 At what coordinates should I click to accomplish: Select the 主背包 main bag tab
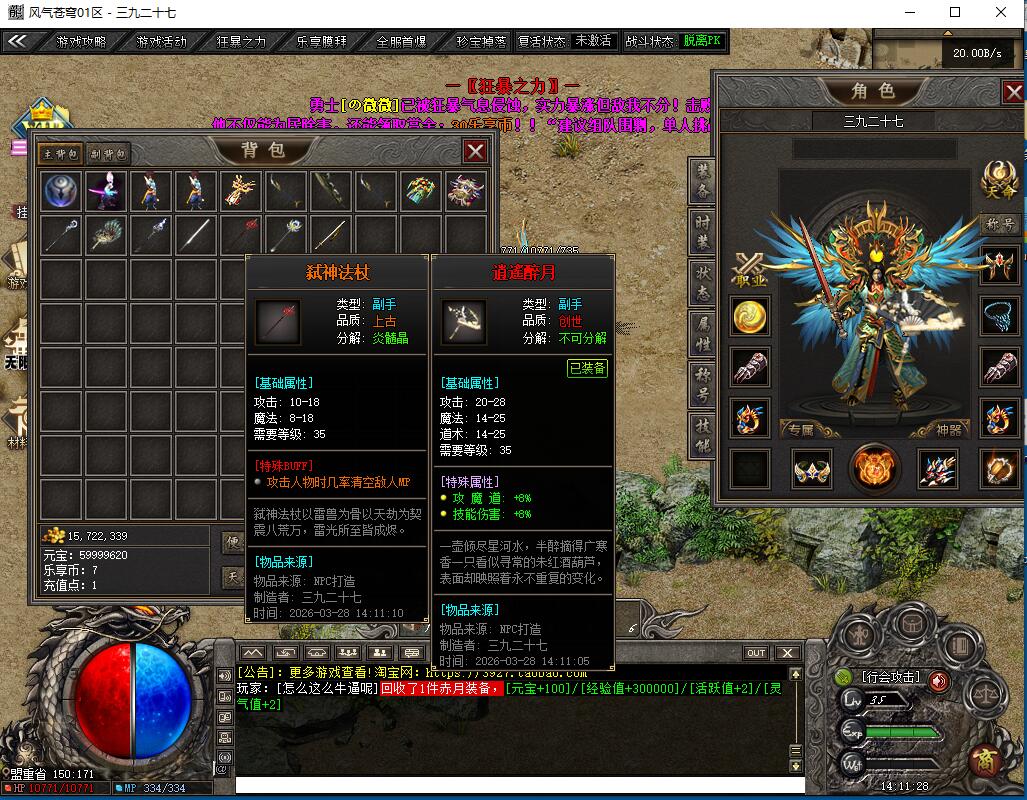click(60, 154)
